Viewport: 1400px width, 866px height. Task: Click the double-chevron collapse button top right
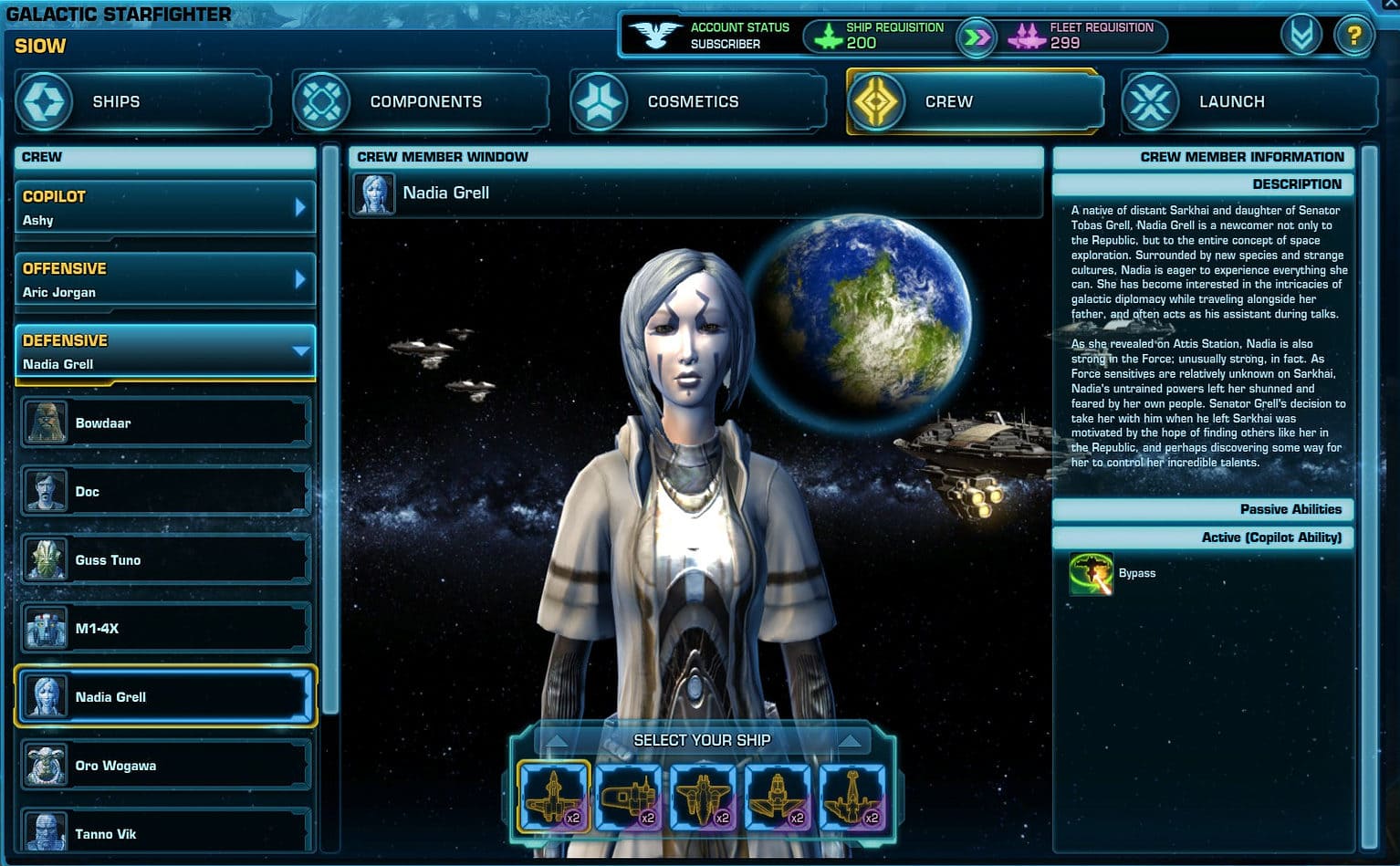coord(1301,35)
